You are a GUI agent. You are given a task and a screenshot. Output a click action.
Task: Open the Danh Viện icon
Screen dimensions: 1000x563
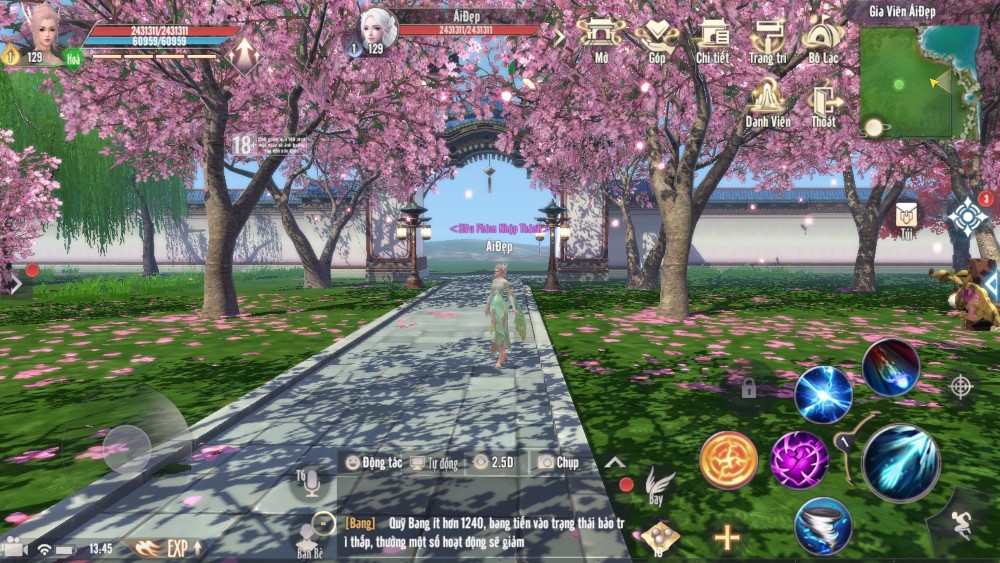768,100
